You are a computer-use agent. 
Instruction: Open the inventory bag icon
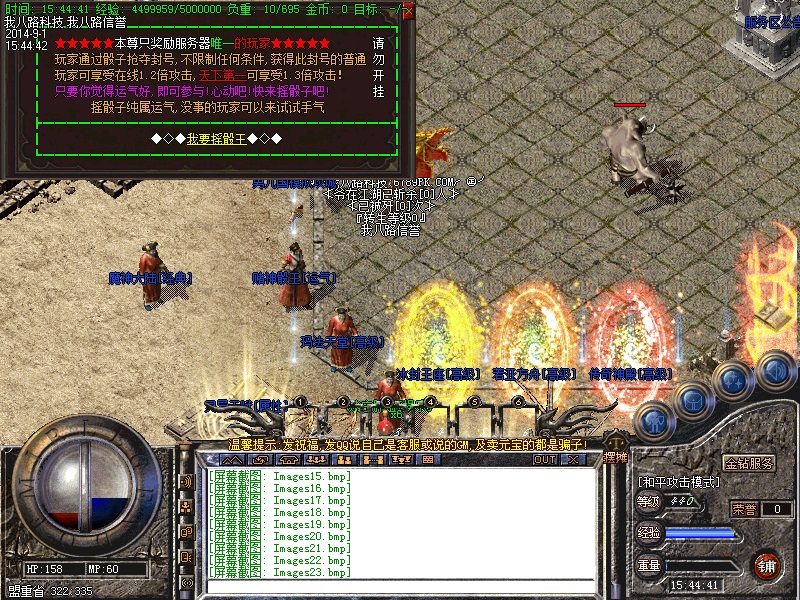(692, 400)
